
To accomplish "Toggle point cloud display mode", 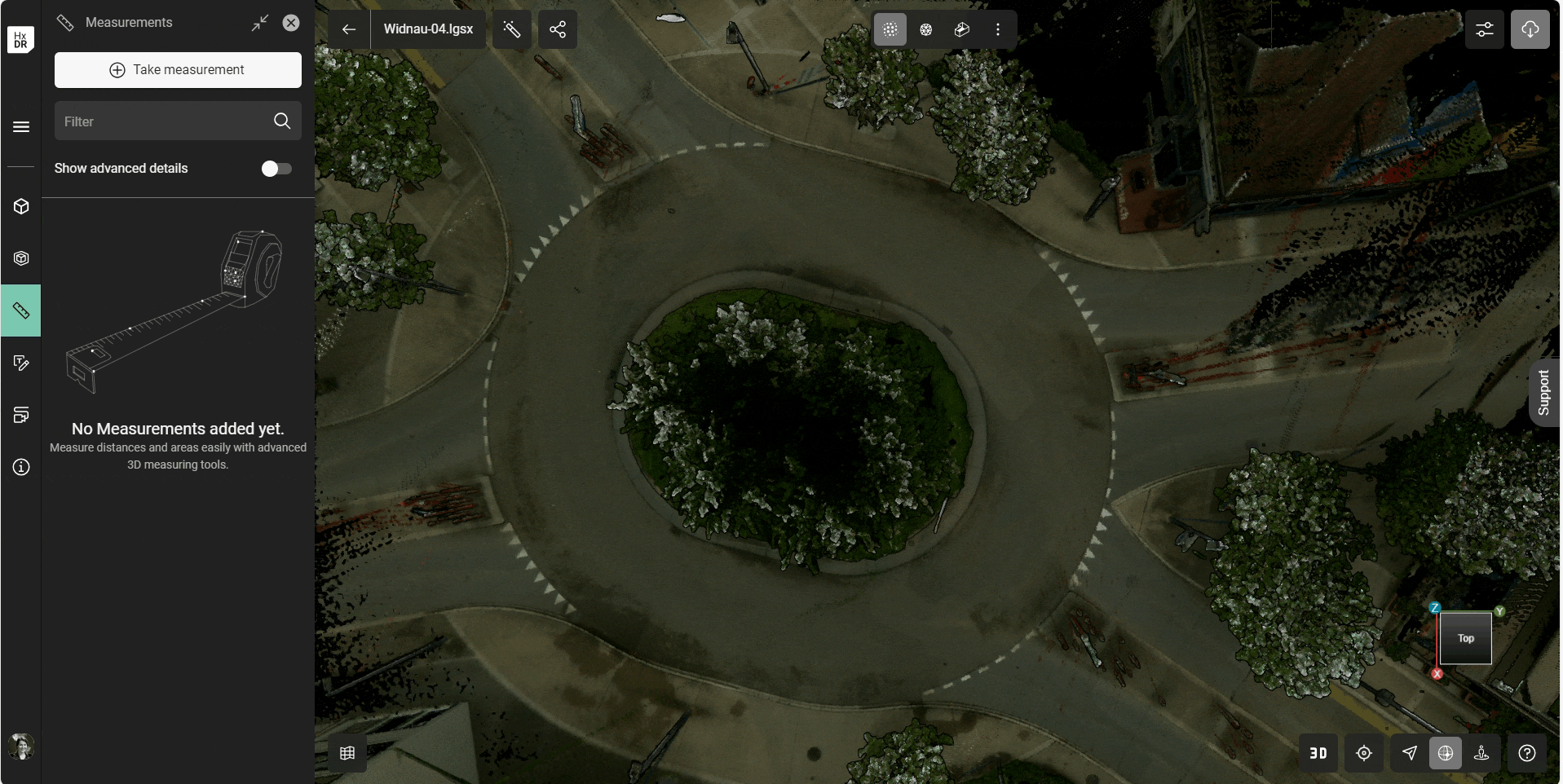I will point(890,29).
